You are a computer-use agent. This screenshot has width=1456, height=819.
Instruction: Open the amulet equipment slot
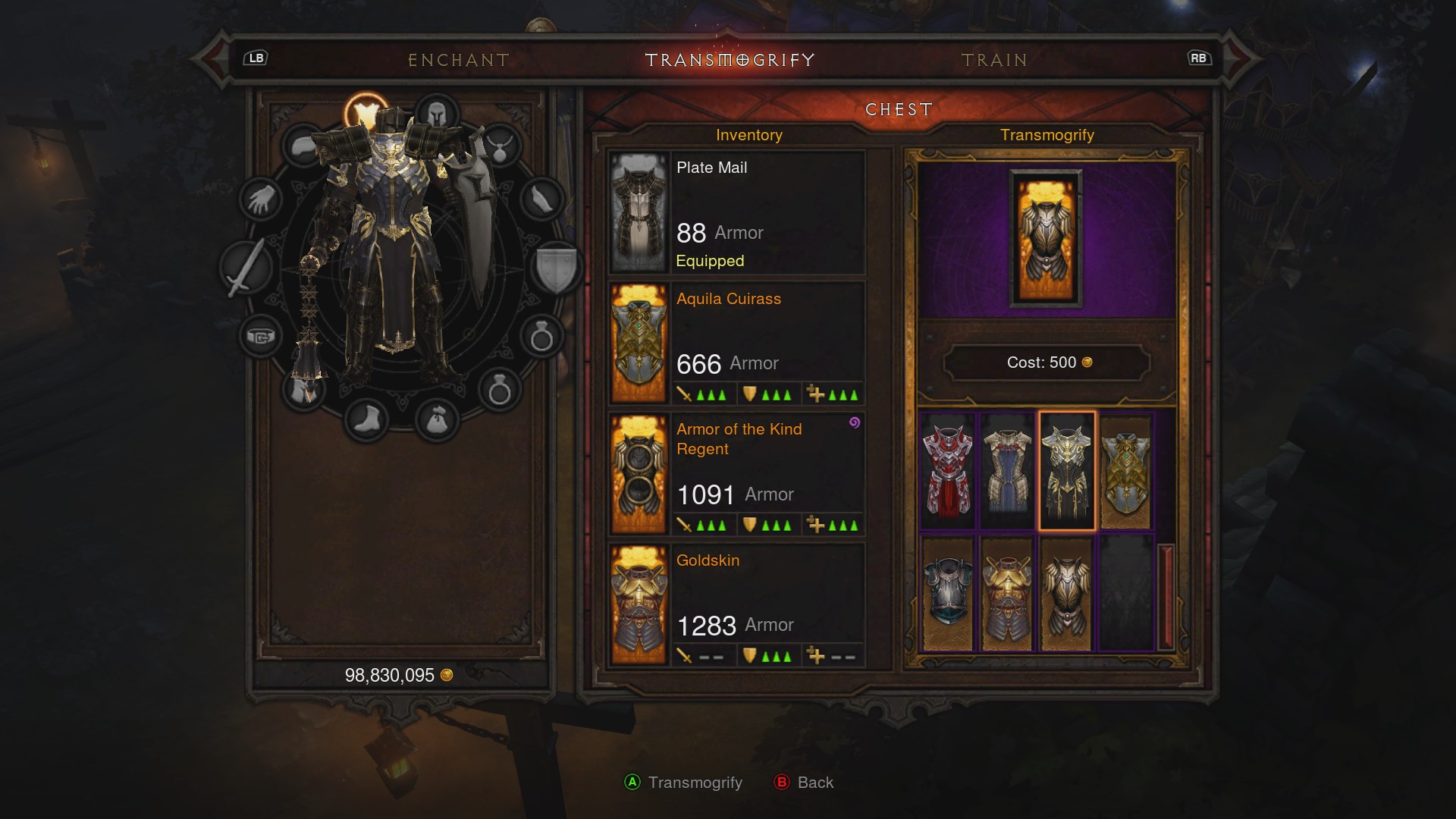pos(499,146)
